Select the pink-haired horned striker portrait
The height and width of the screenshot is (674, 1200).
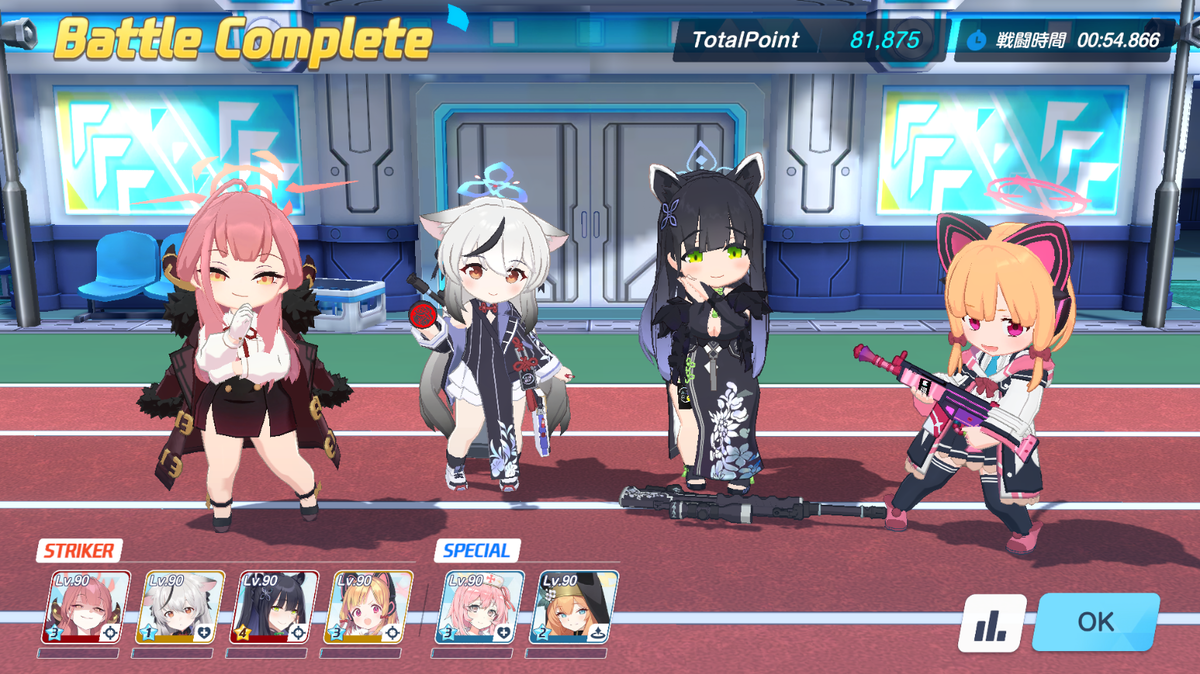[85, 607]
